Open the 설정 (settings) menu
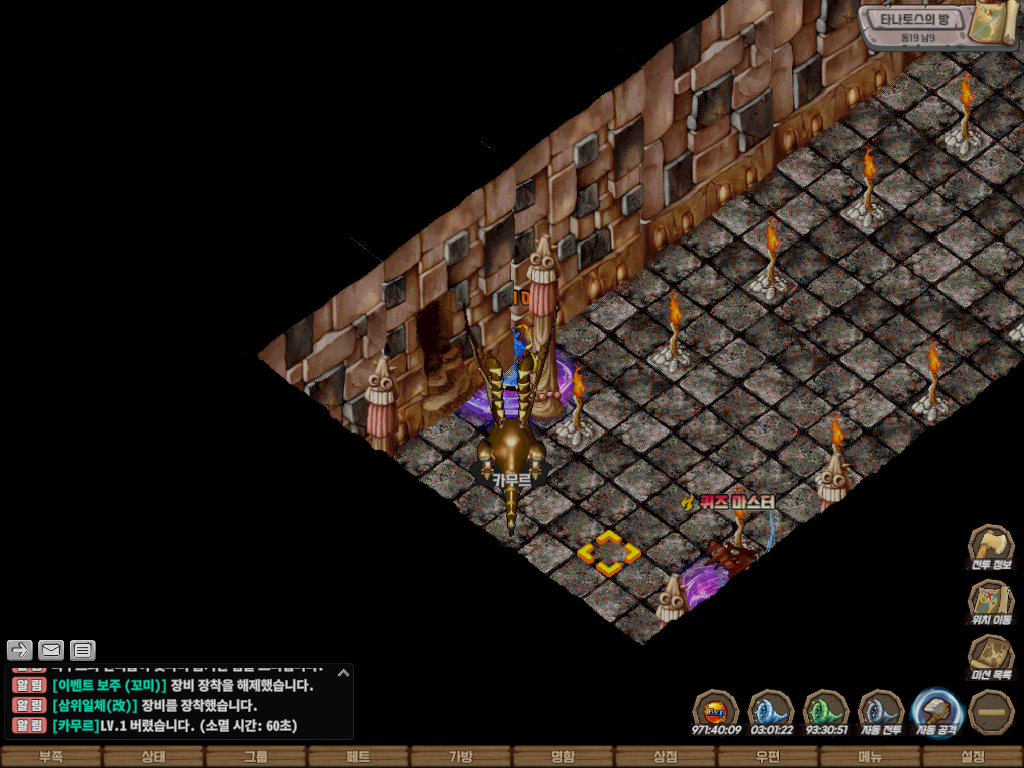Screen dimensions: 1024x768 coord(972,757)
